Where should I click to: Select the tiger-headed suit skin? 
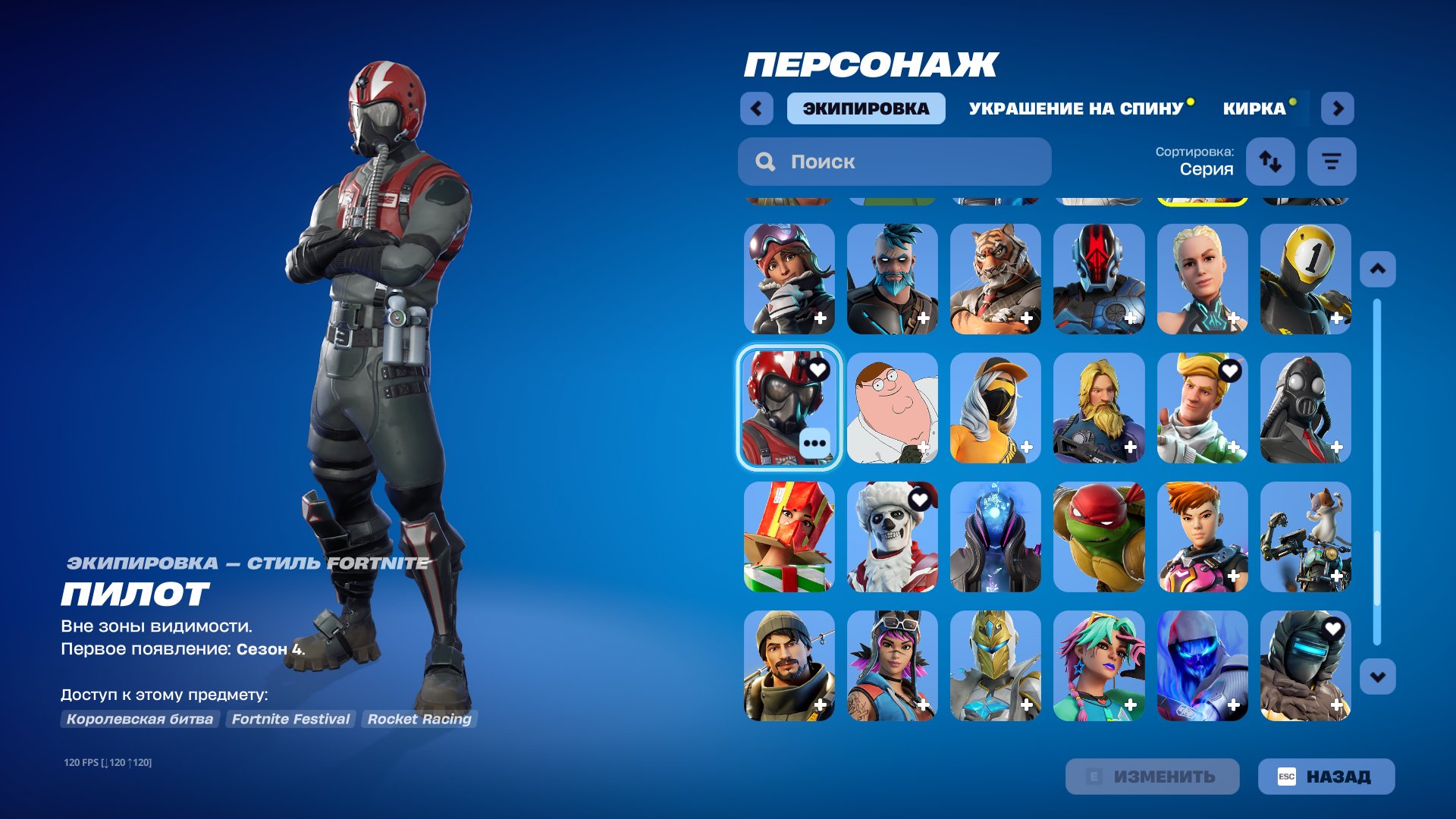996,279
